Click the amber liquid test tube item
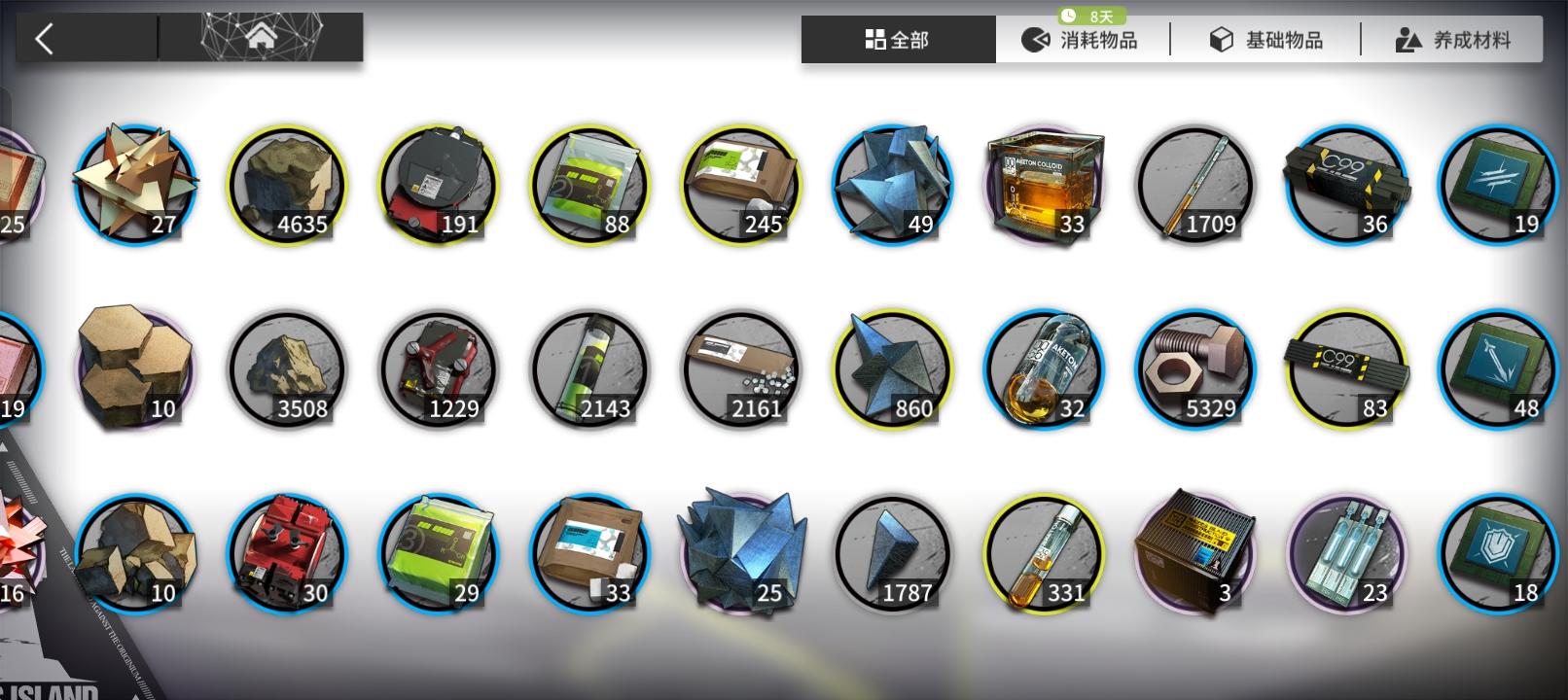This screenshot has width=1568, height=700. pyautogui.click(x=1043, y=552)
